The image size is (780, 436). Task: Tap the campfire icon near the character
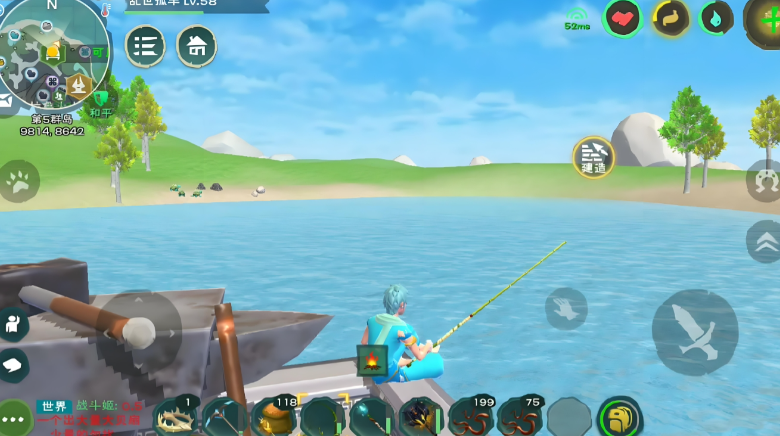pyautogui.click(x=372, y=360)
